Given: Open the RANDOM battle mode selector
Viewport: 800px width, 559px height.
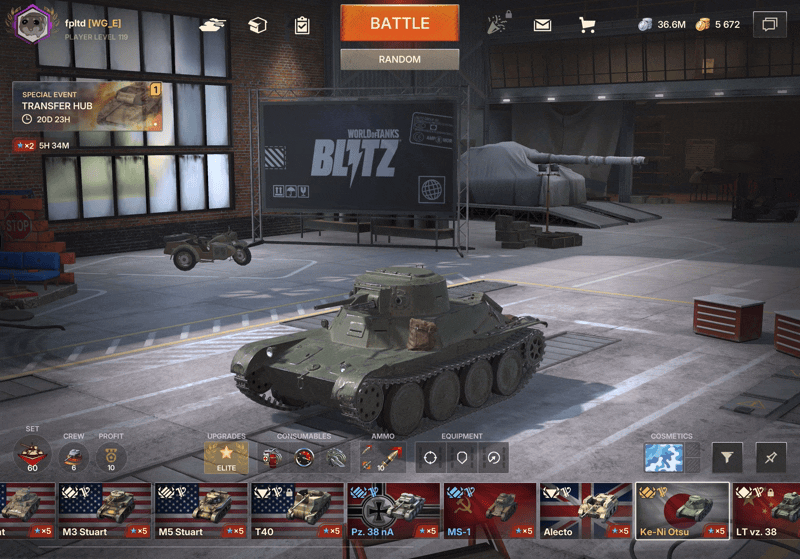Looking at the screenshot, I should pyautogui.click(x=399, y=59).
